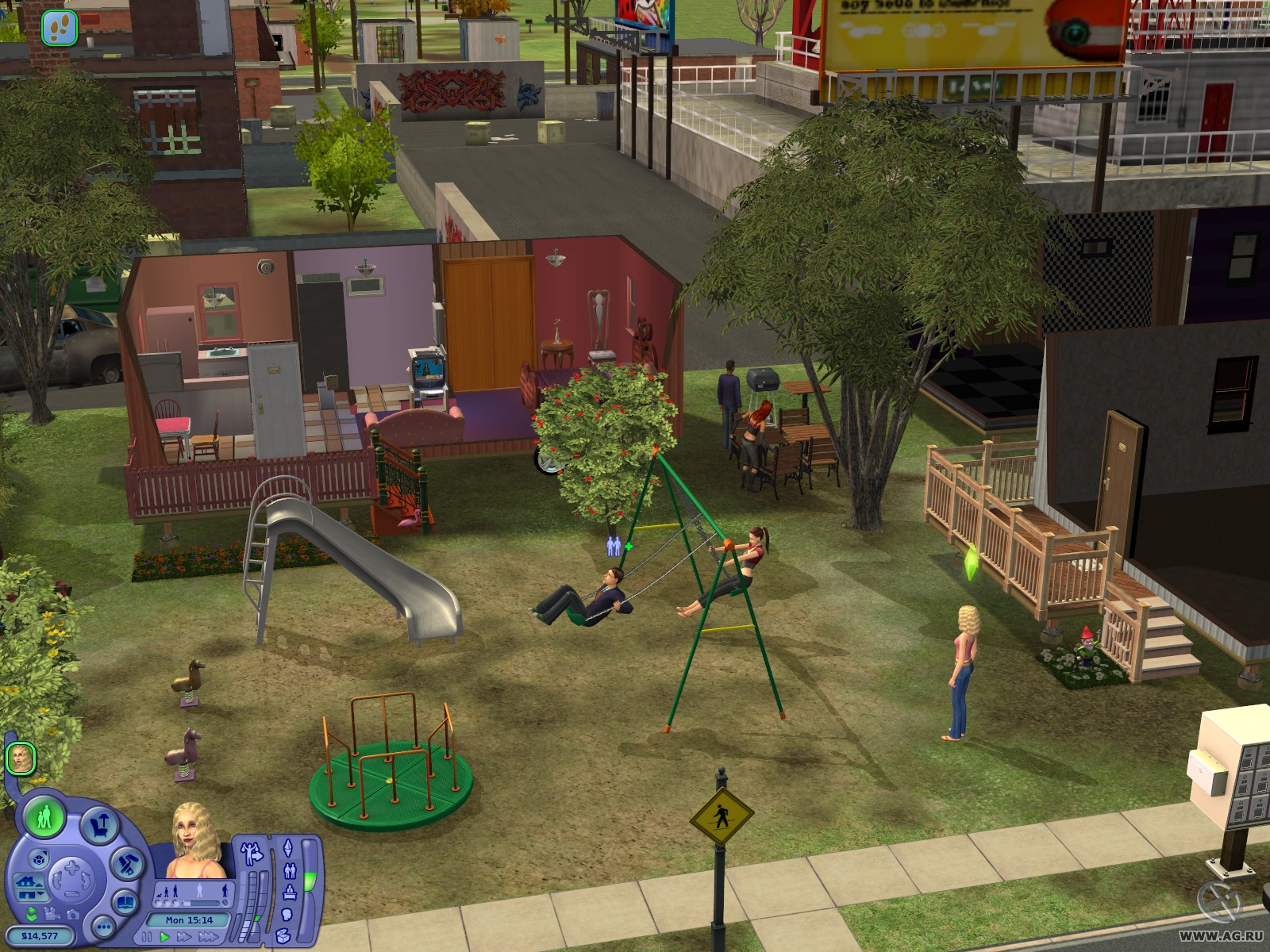This screenshot has width=1270, height=952.
Task: Open Buy mode armchair button
Action: [98, 825]
